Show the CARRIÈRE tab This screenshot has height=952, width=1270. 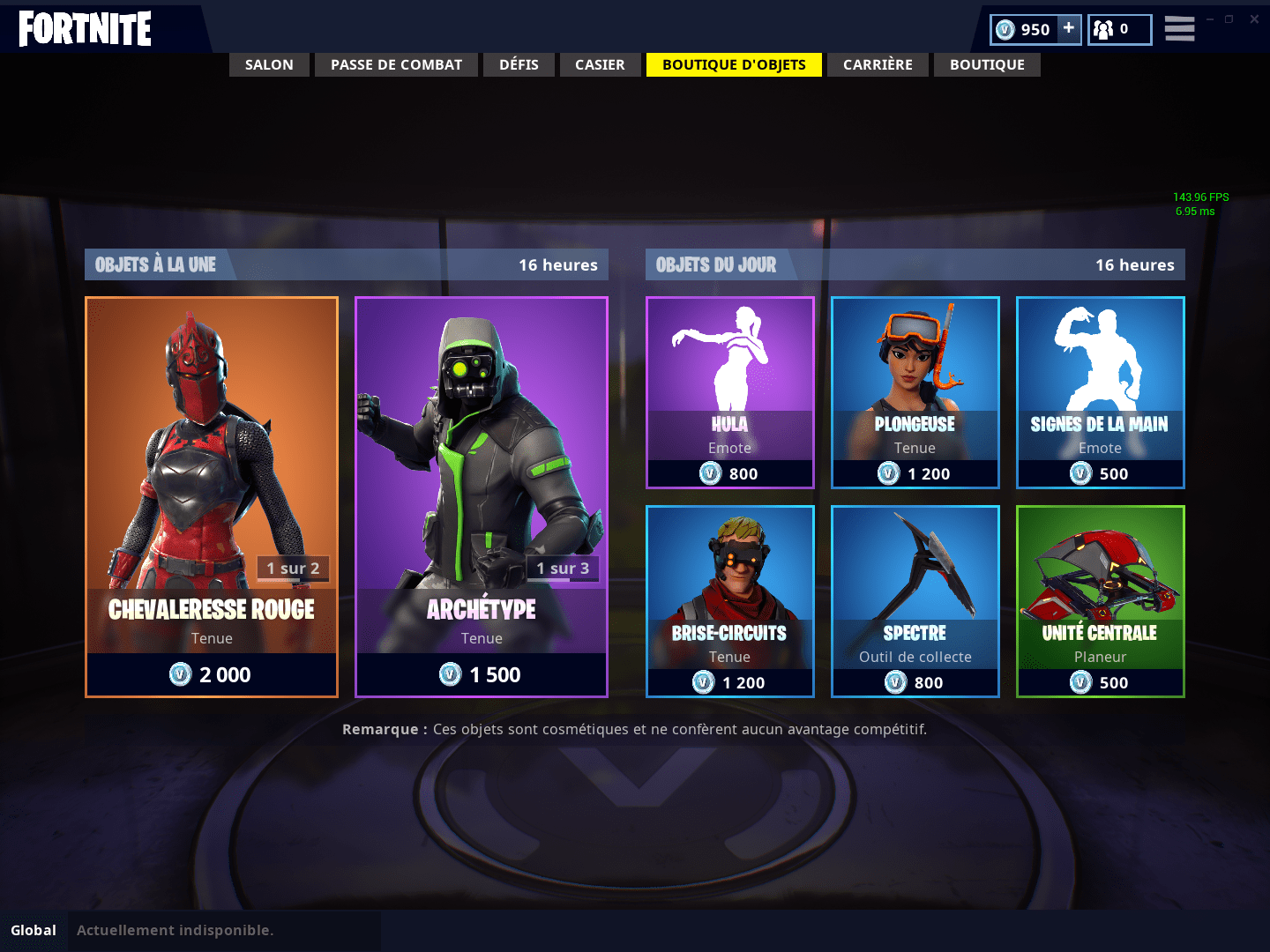878,64
